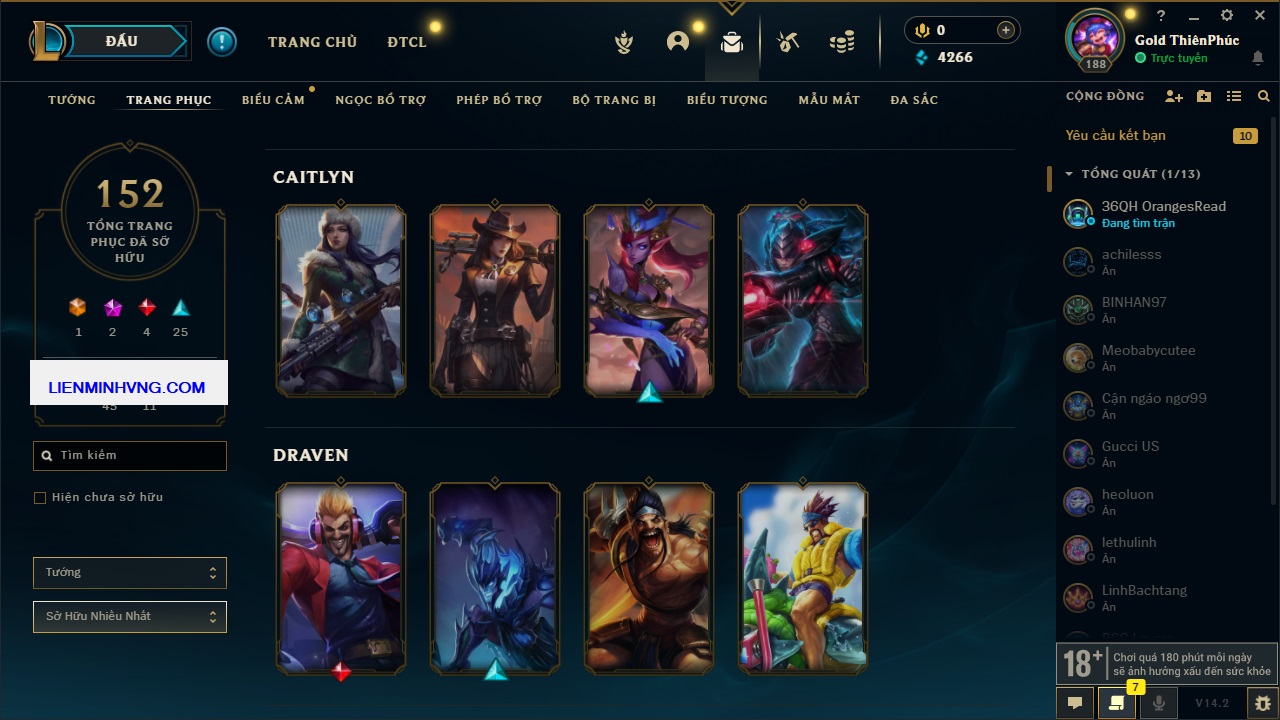Go to the MẪU MẮT tab
The image size is (1280, 720).
point(829,100)
